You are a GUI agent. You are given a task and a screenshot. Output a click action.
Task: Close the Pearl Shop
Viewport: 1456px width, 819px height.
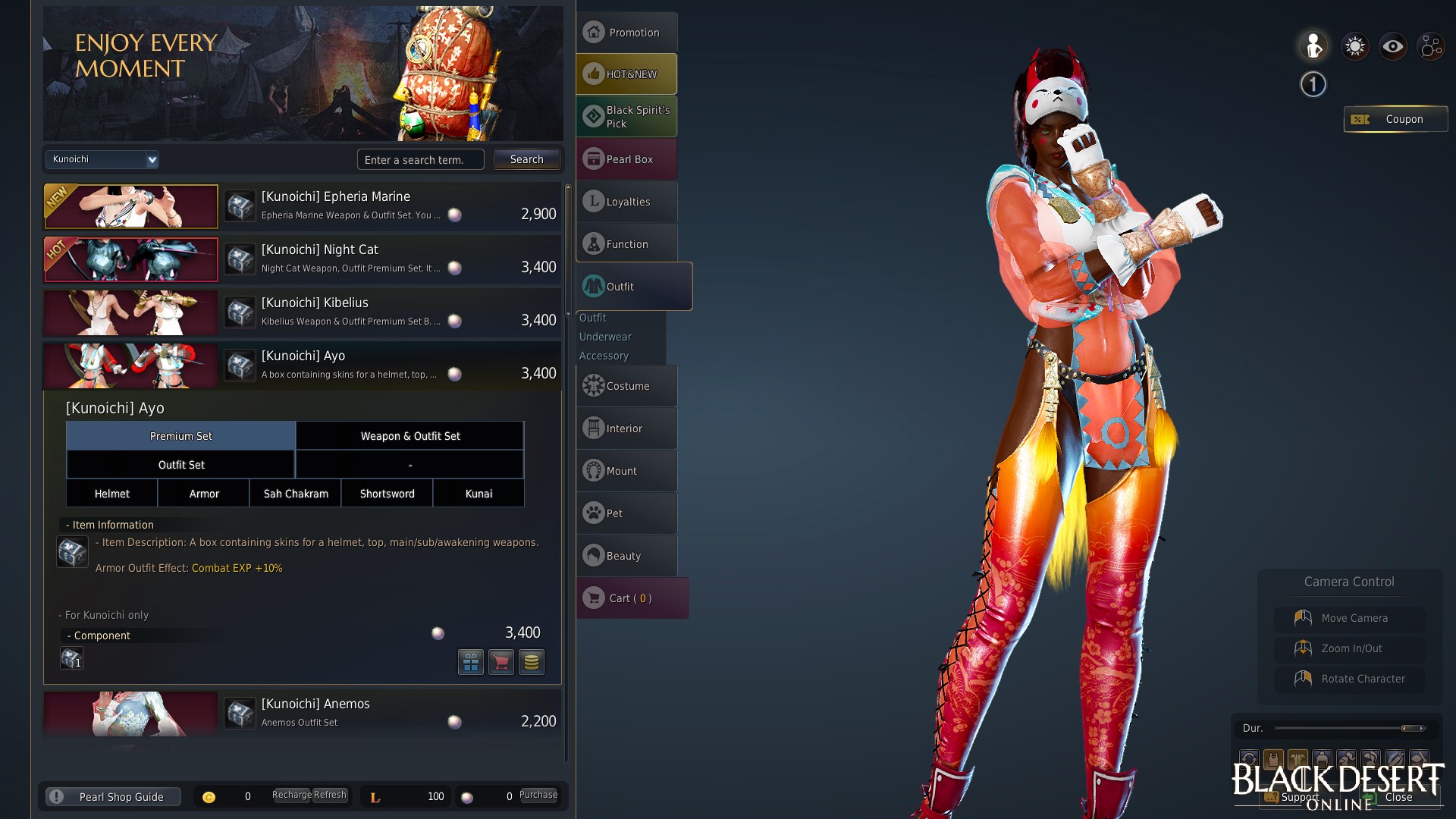point(1398,797)
